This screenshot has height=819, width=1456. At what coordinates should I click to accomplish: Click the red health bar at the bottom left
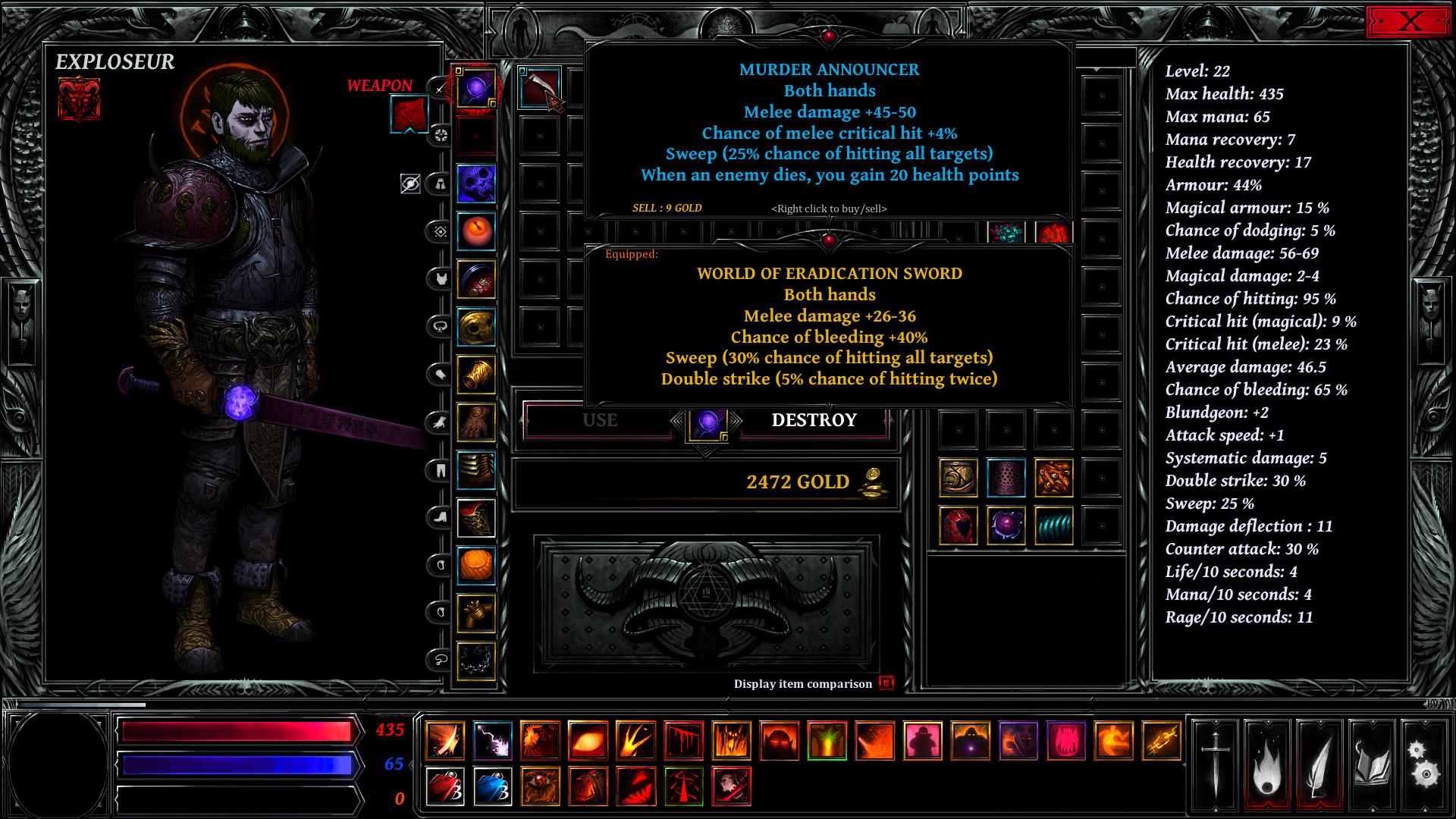tap(235, 730)
